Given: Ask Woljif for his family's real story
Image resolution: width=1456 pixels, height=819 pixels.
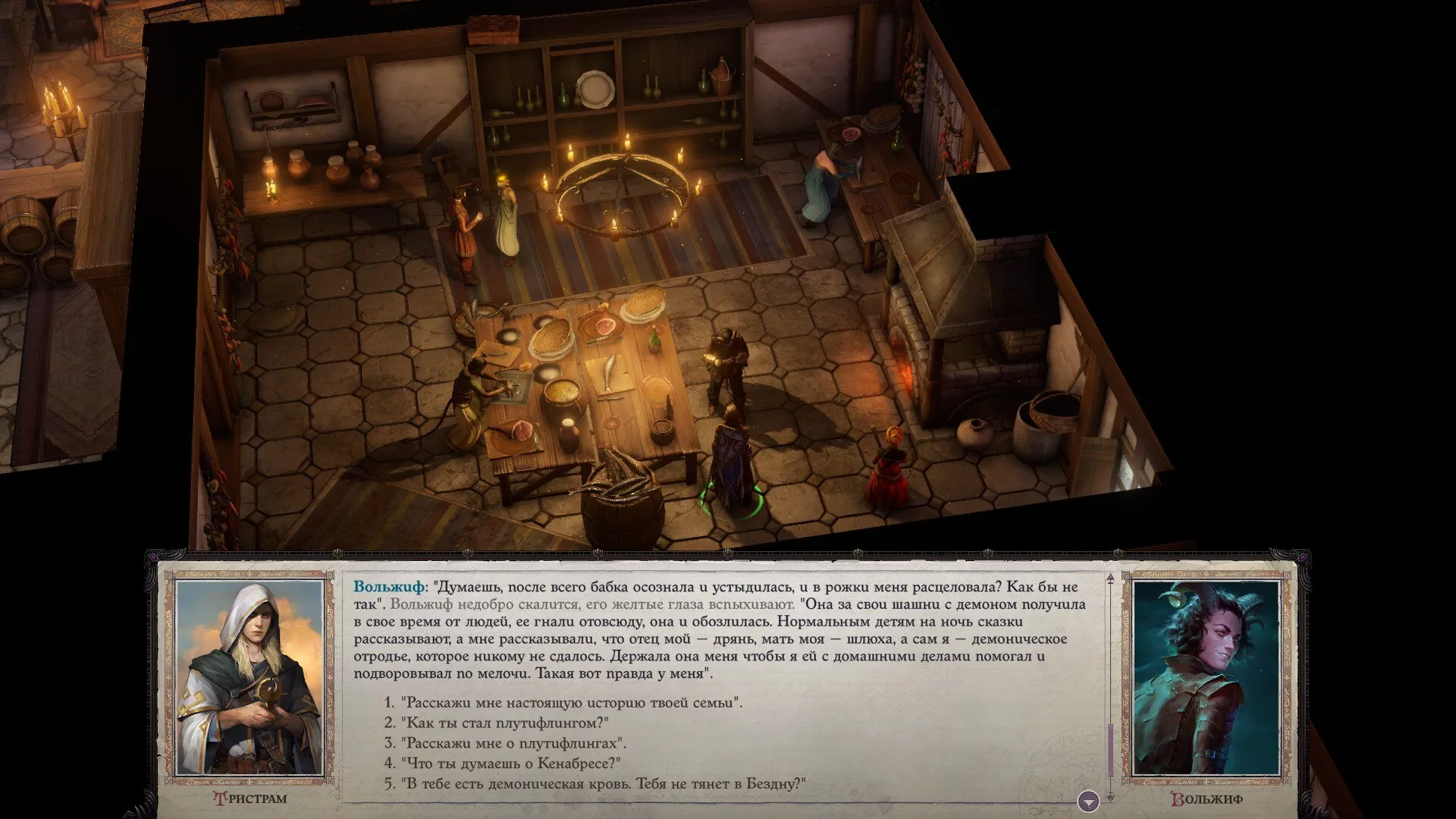Looking at the screenshot, I should [571, 702].
